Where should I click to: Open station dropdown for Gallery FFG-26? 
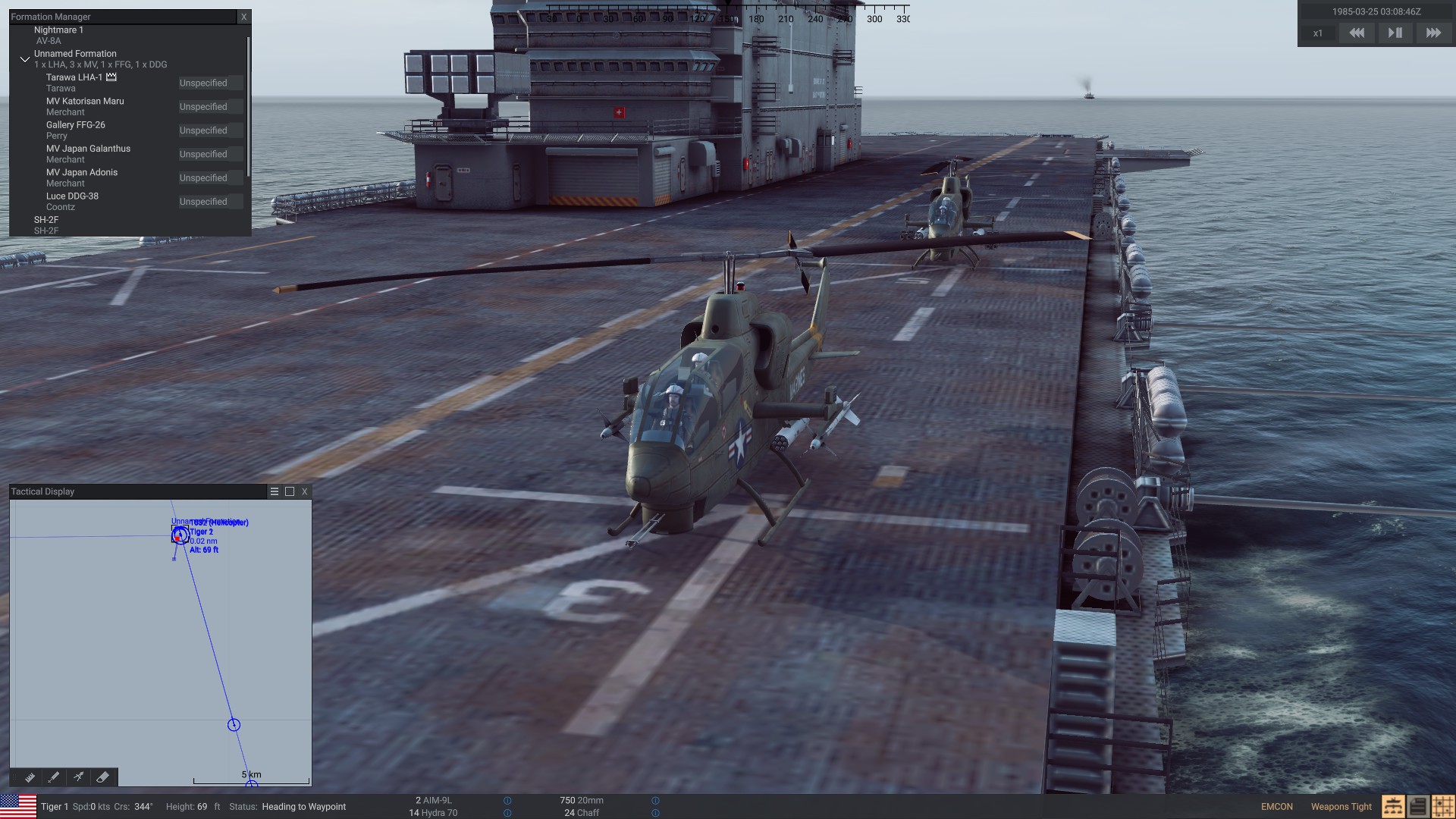(210, 130)
